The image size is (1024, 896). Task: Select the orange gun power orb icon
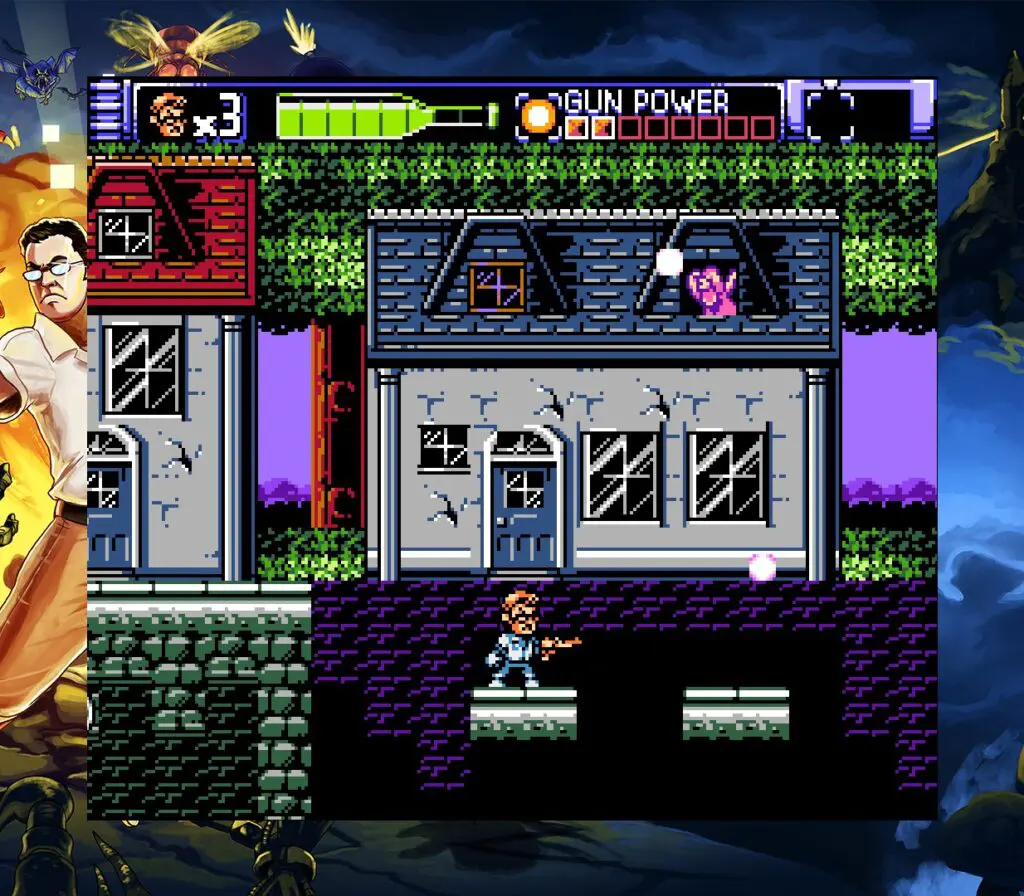539,116
